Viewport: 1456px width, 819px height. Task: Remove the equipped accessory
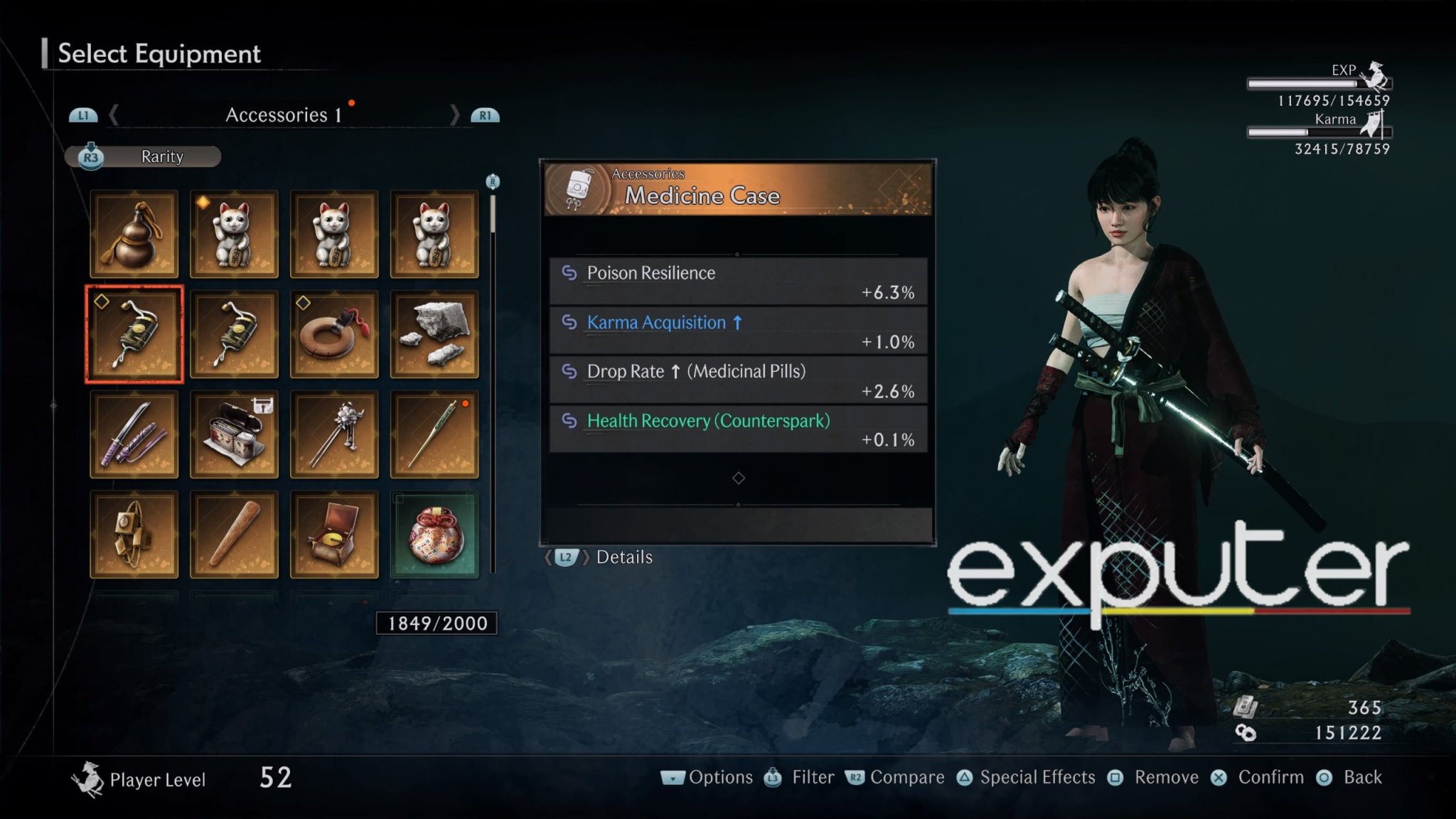point(1154,778)
